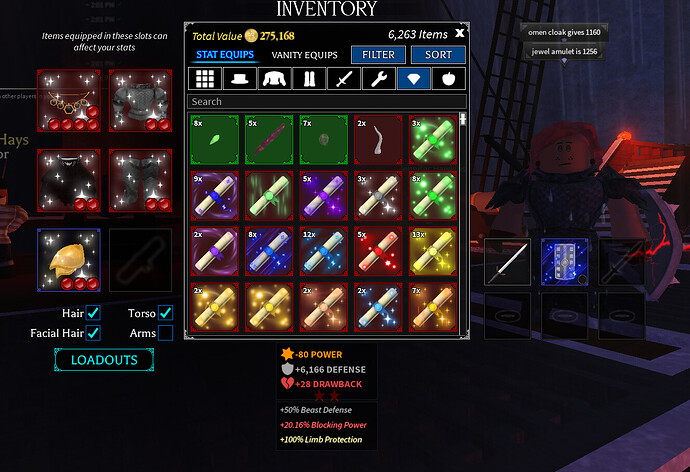The image size is (690, 472).
Task: Open the Stat Equips tab
Action: pyautogui.click(x=225, y=55)
